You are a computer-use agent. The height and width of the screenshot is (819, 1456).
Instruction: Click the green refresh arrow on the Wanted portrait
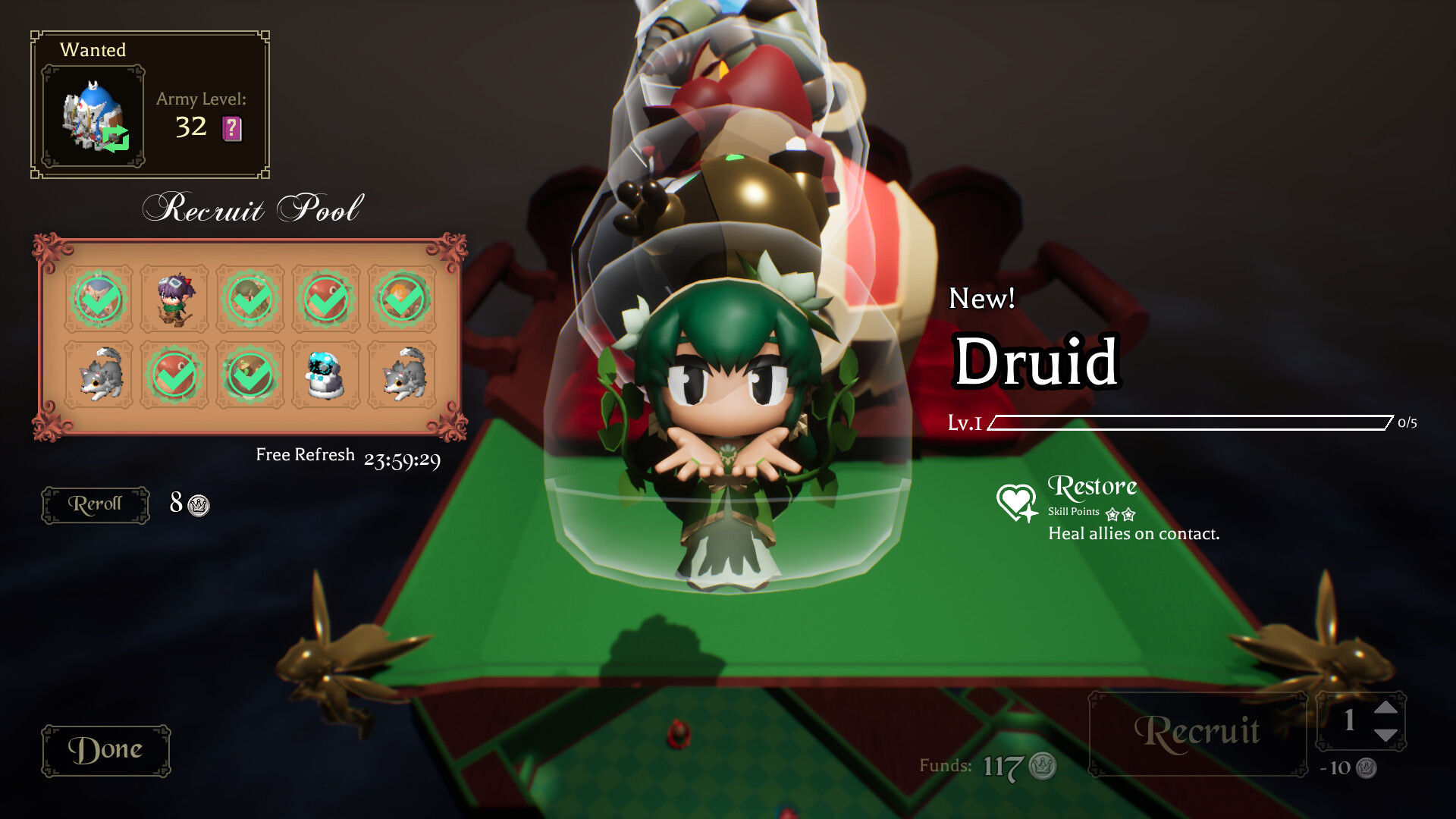pos(118,140)
